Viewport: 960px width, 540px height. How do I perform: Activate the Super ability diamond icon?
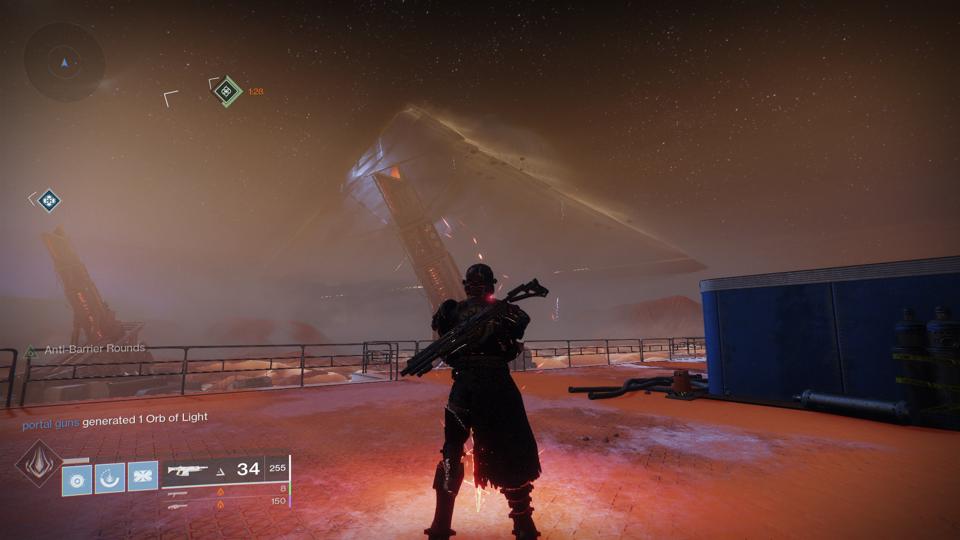click(37, 464)
